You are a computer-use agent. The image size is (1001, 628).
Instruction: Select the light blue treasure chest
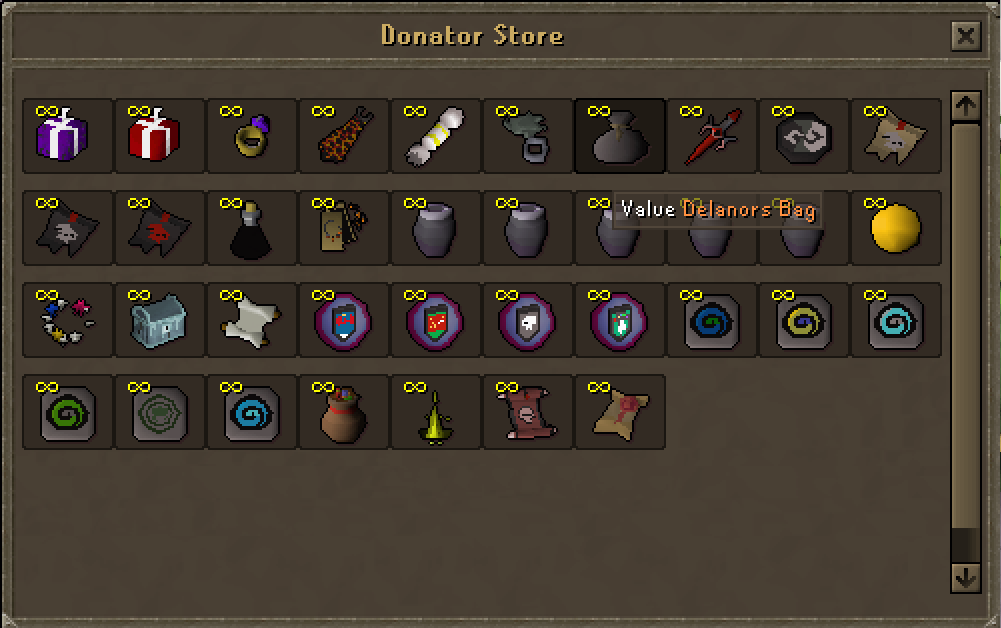(x=154, y=321)
